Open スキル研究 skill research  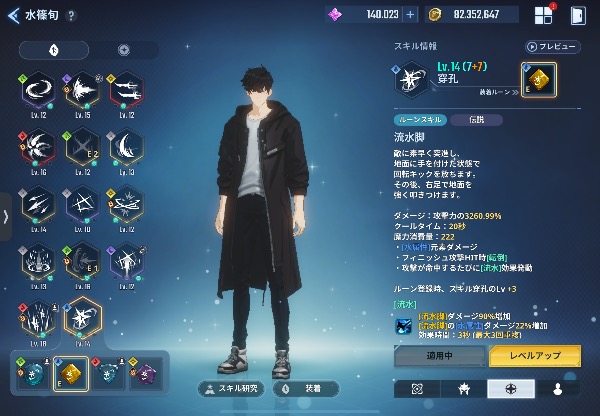(x=231, y=388)
